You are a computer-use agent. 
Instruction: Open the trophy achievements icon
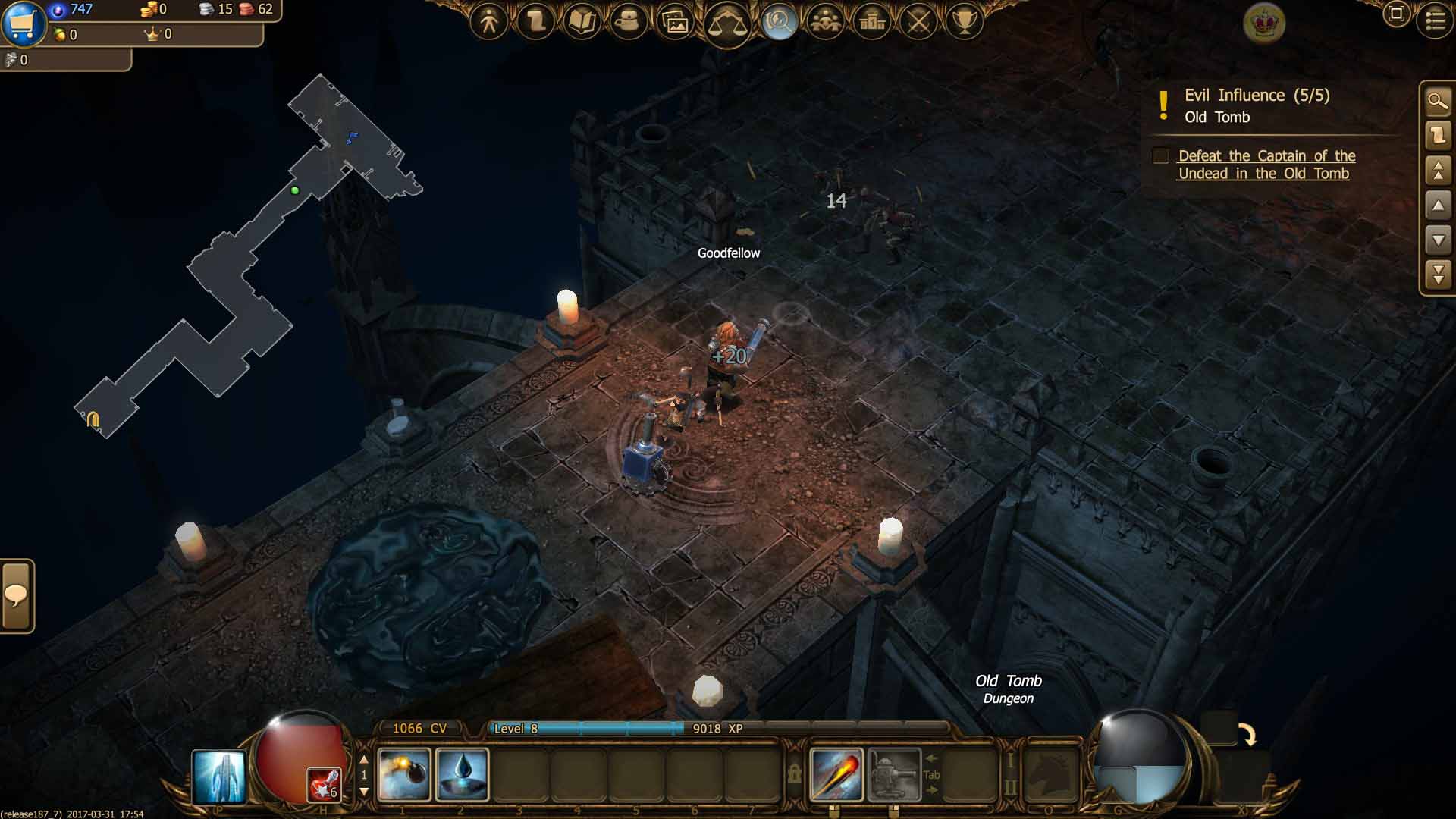(965, 21)
